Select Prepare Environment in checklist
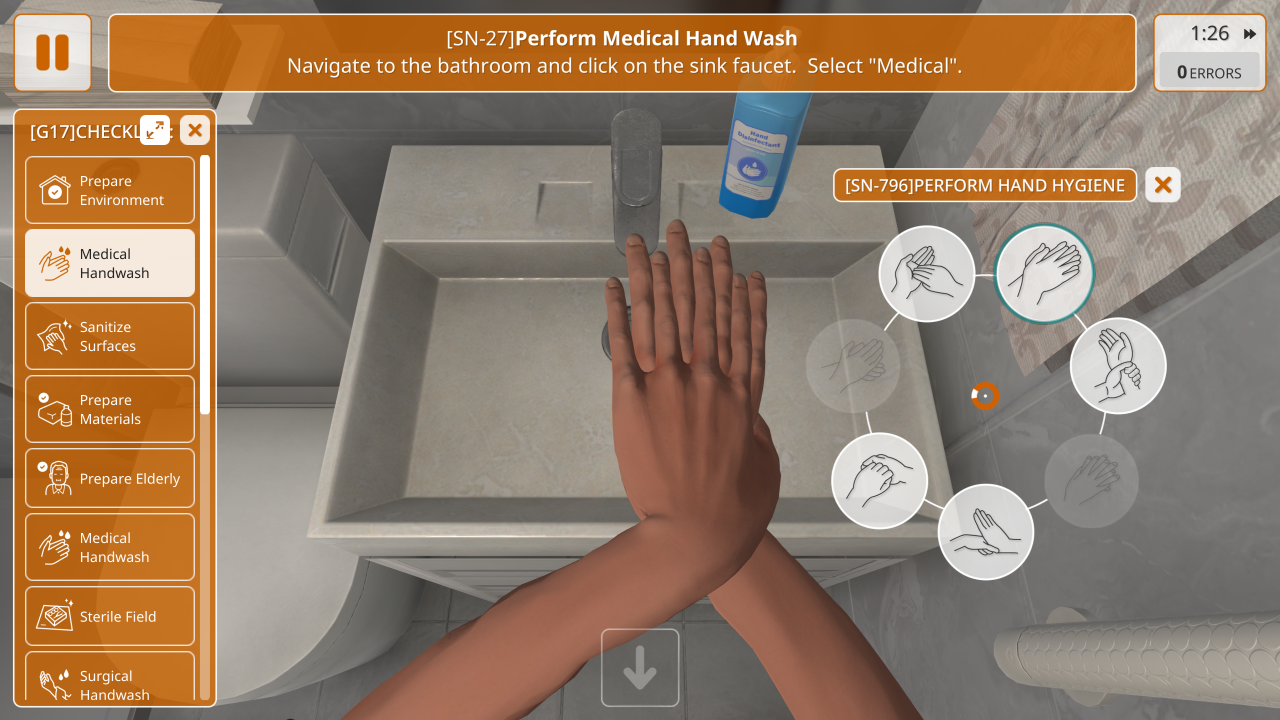This screenshot has width=1280, height=720. tap(110, 190)
